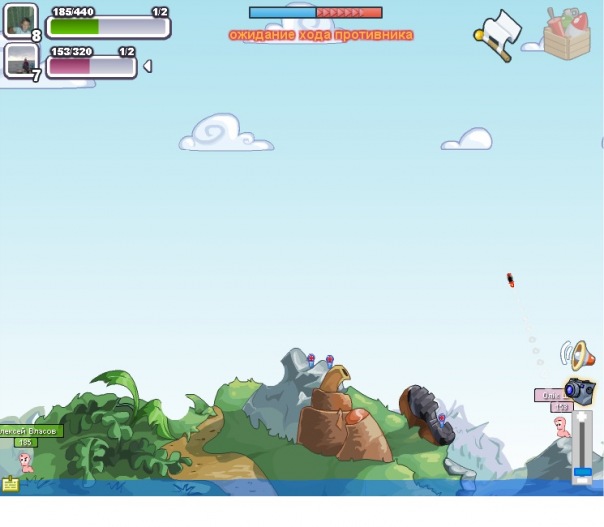Click the yellow icon in the bottom corner
Viewport: 604px width, 527px height.
click(x=11, y=484)
